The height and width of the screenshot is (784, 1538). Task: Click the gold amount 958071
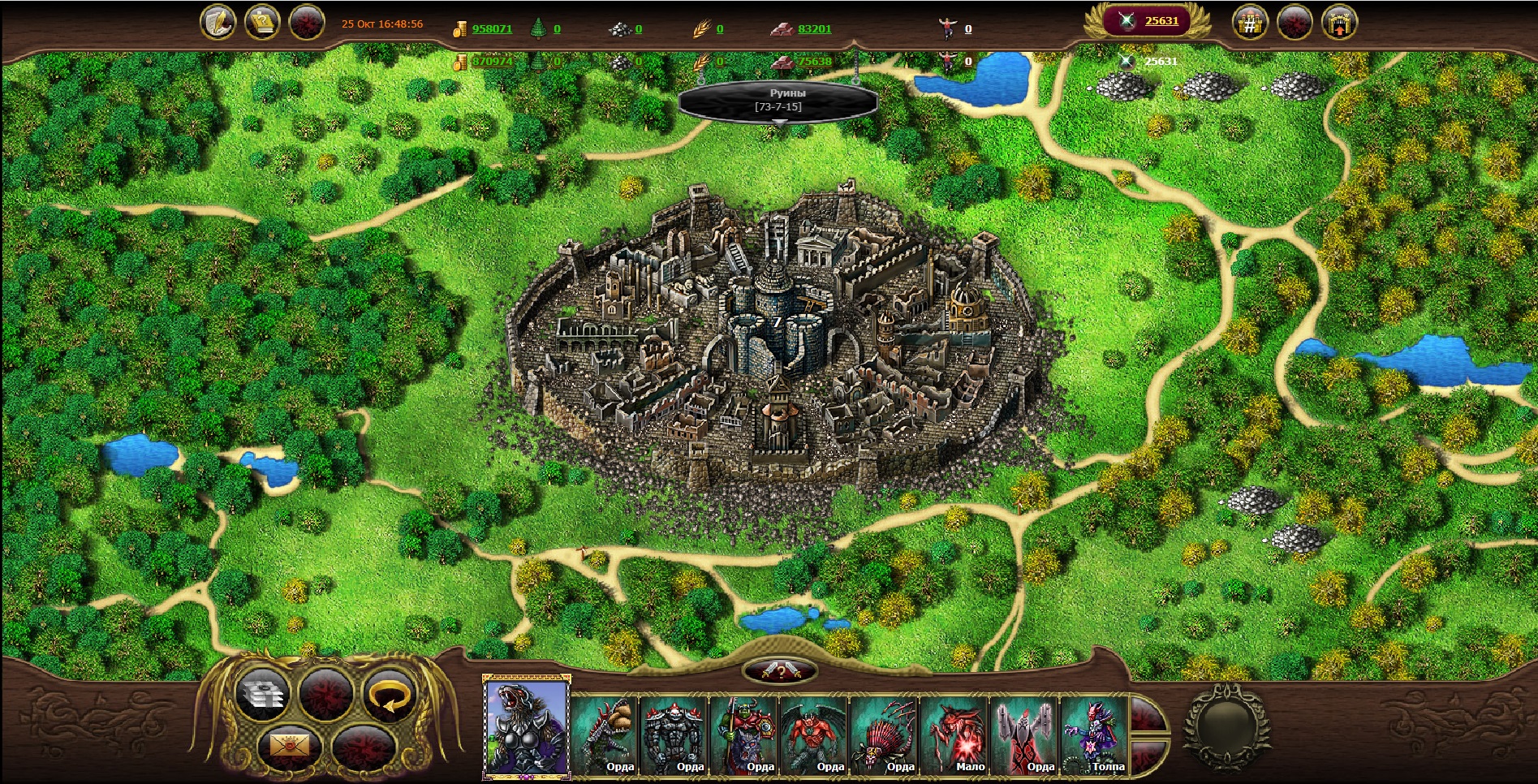point(492,28)
